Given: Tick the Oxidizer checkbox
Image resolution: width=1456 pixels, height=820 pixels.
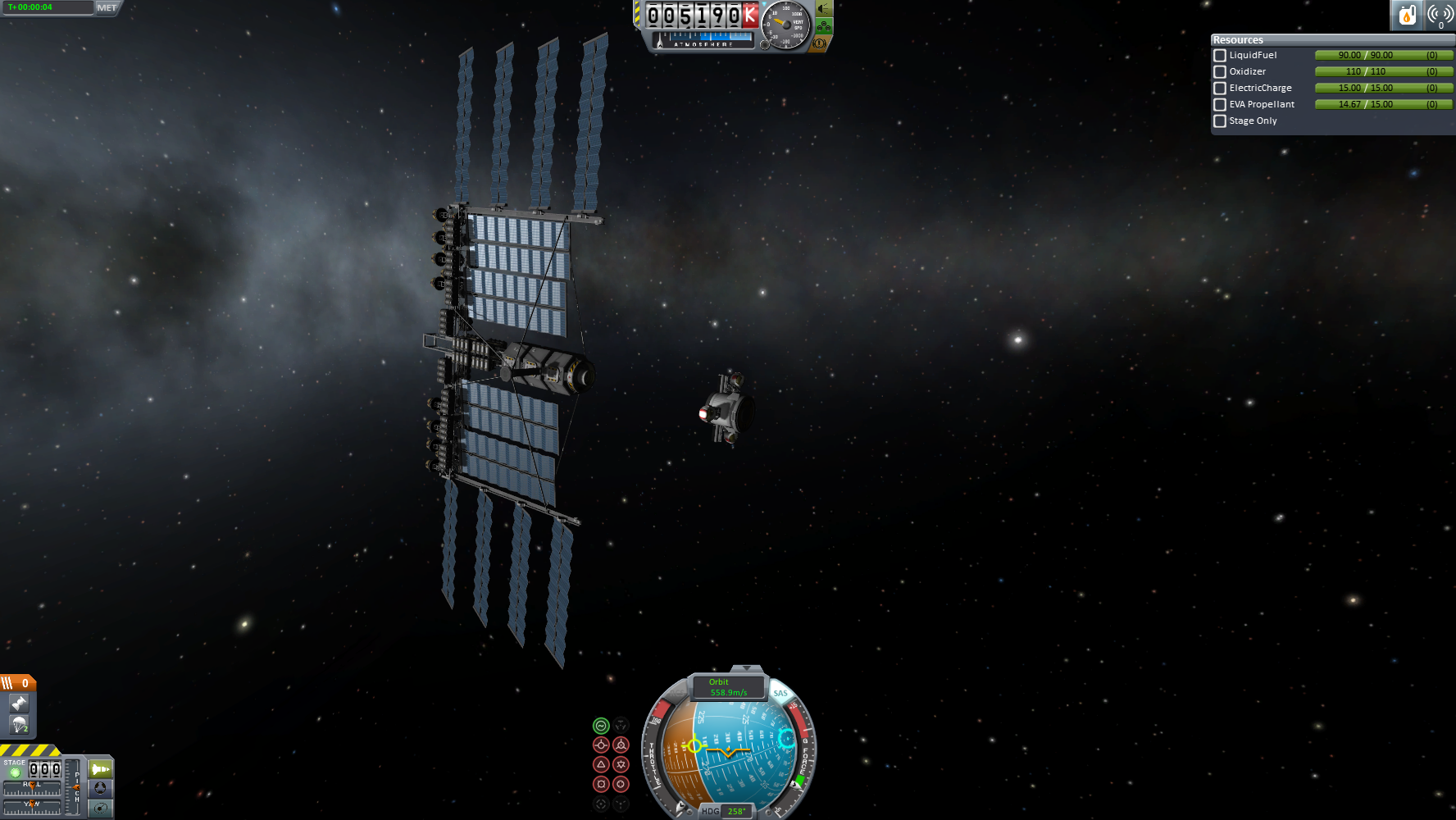Looking at the screenshot, I should (x=1220, y=72).
